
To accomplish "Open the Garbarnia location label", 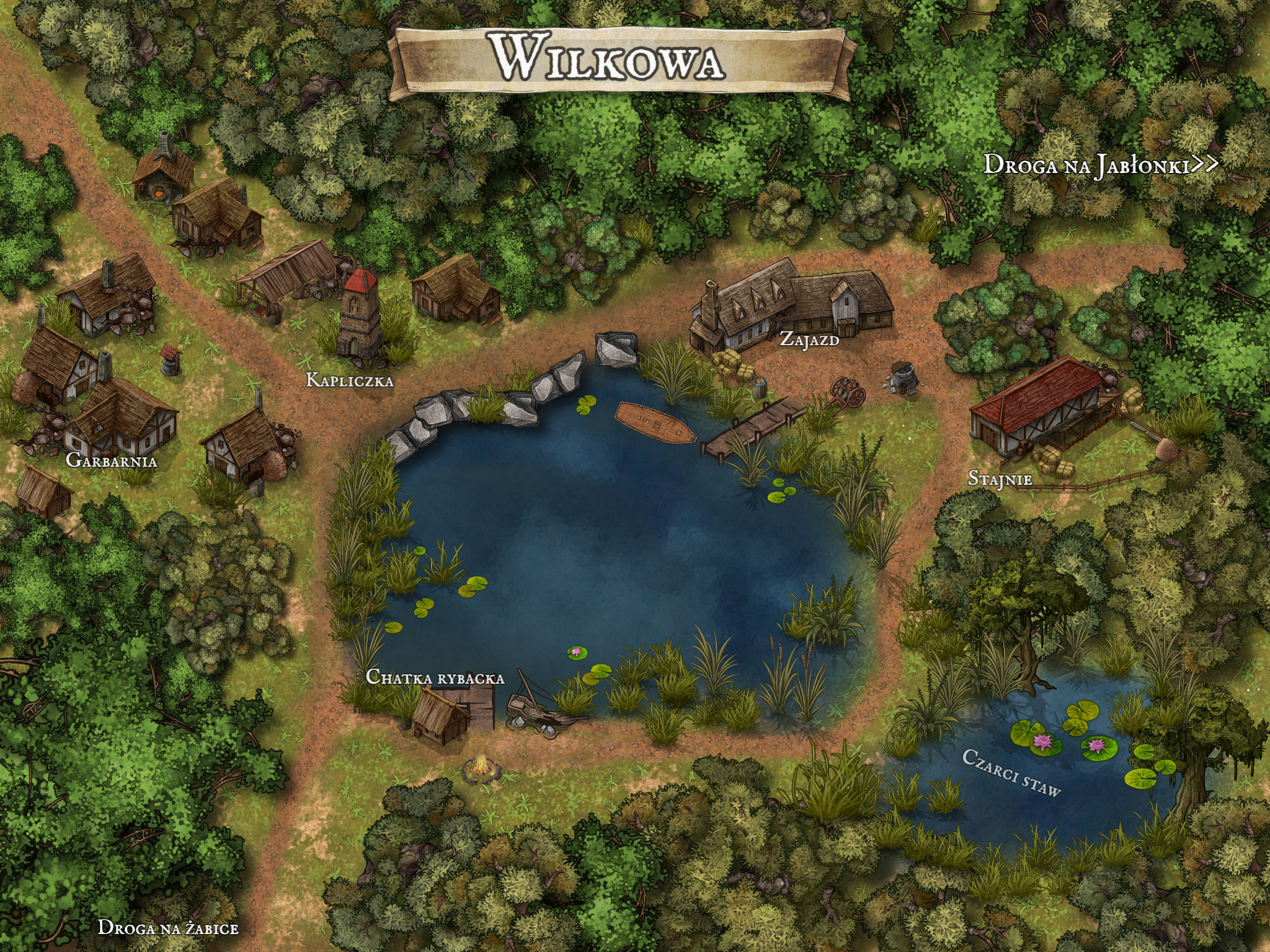I will tap(112, 461).
